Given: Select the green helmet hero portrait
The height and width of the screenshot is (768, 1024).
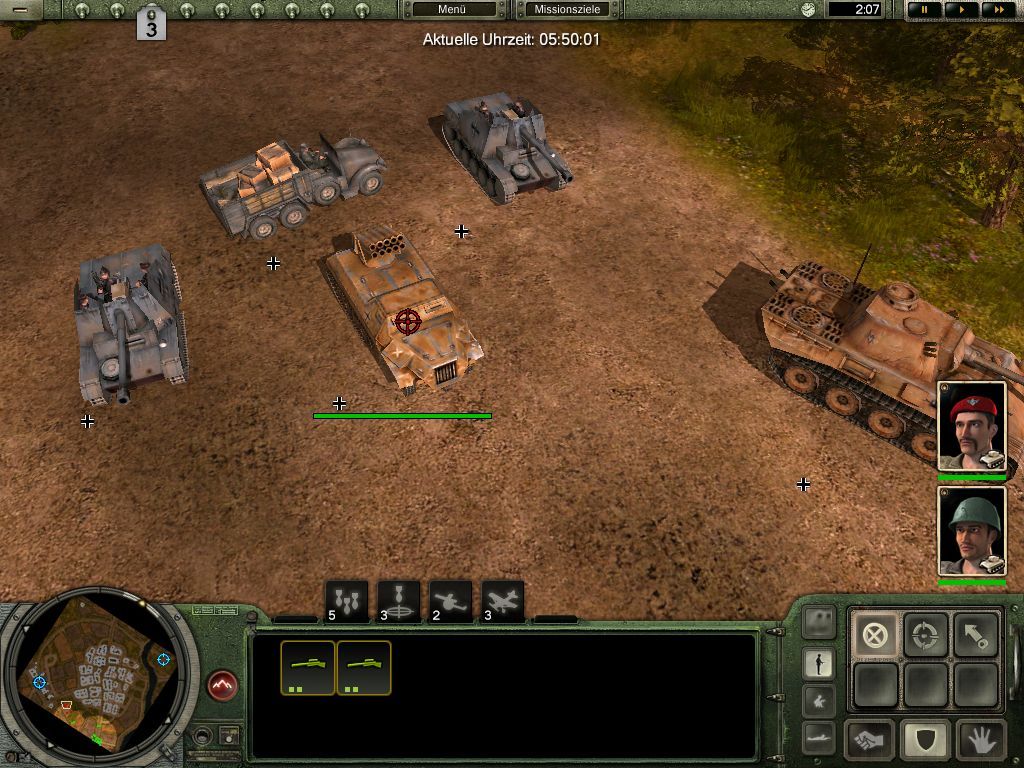Looking at the screenshot, I should tap(971, 531).
